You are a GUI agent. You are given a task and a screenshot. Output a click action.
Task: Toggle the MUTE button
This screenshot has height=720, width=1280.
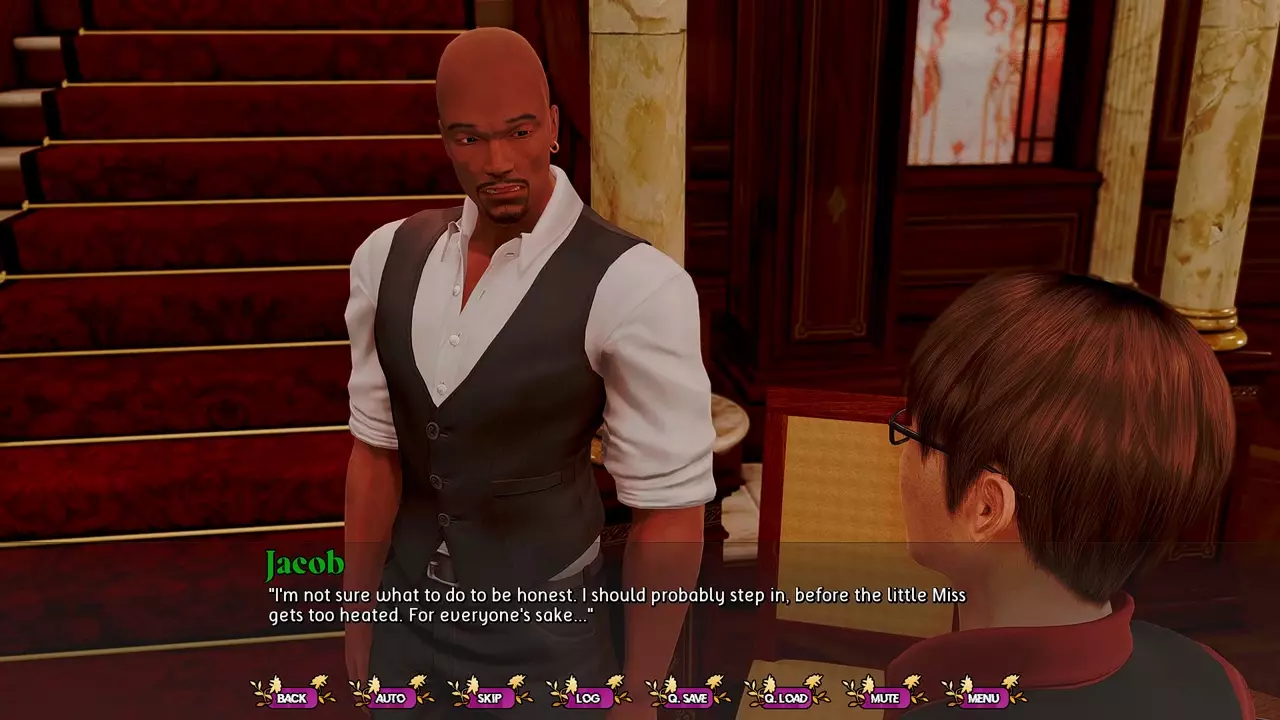click(884, 697)
